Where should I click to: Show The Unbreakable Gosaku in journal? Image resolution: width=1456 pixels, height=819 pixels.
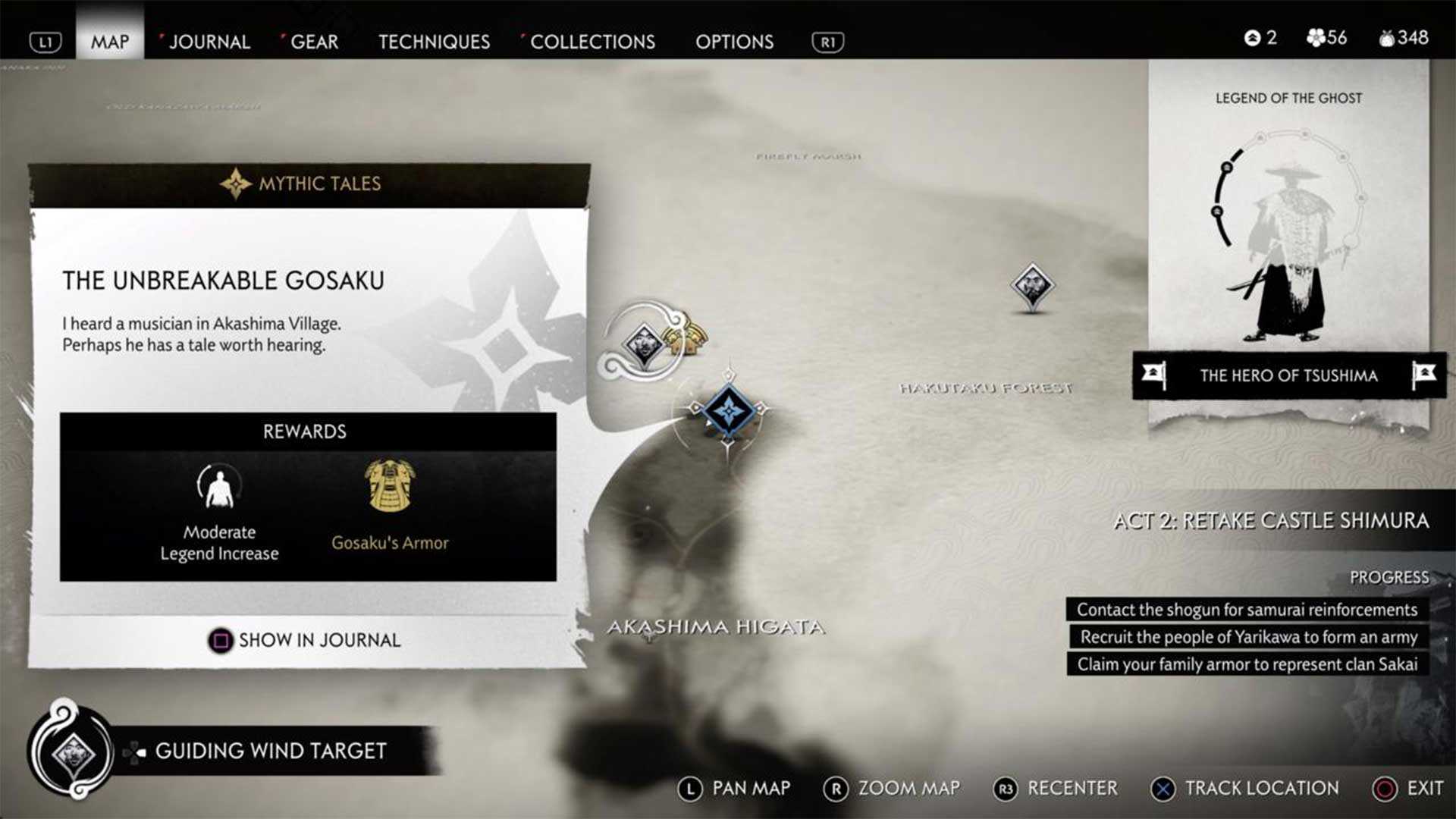pos(305,640)
